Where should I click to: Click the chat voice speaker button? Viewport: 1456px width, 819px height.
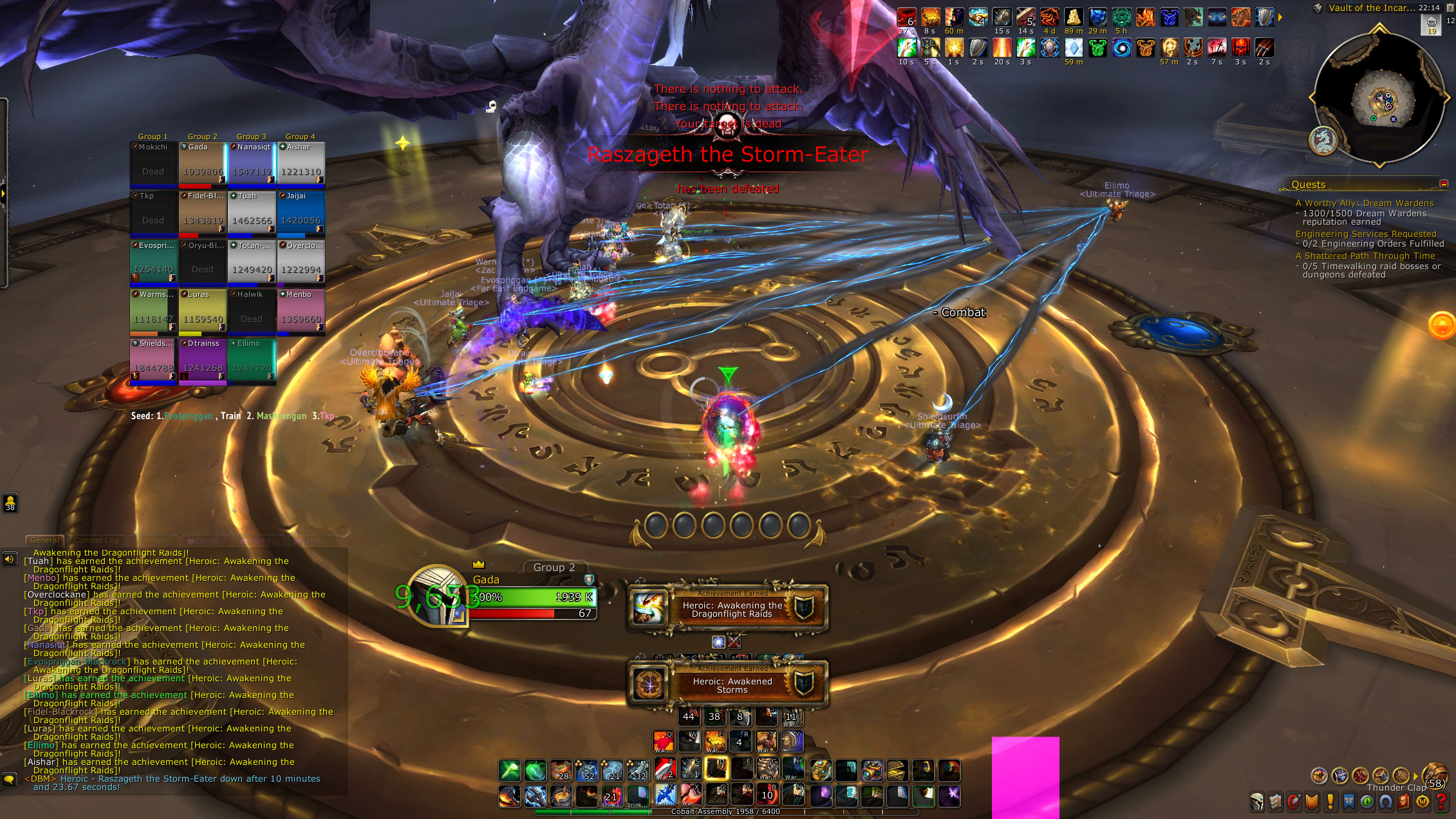tap(9, 559)
